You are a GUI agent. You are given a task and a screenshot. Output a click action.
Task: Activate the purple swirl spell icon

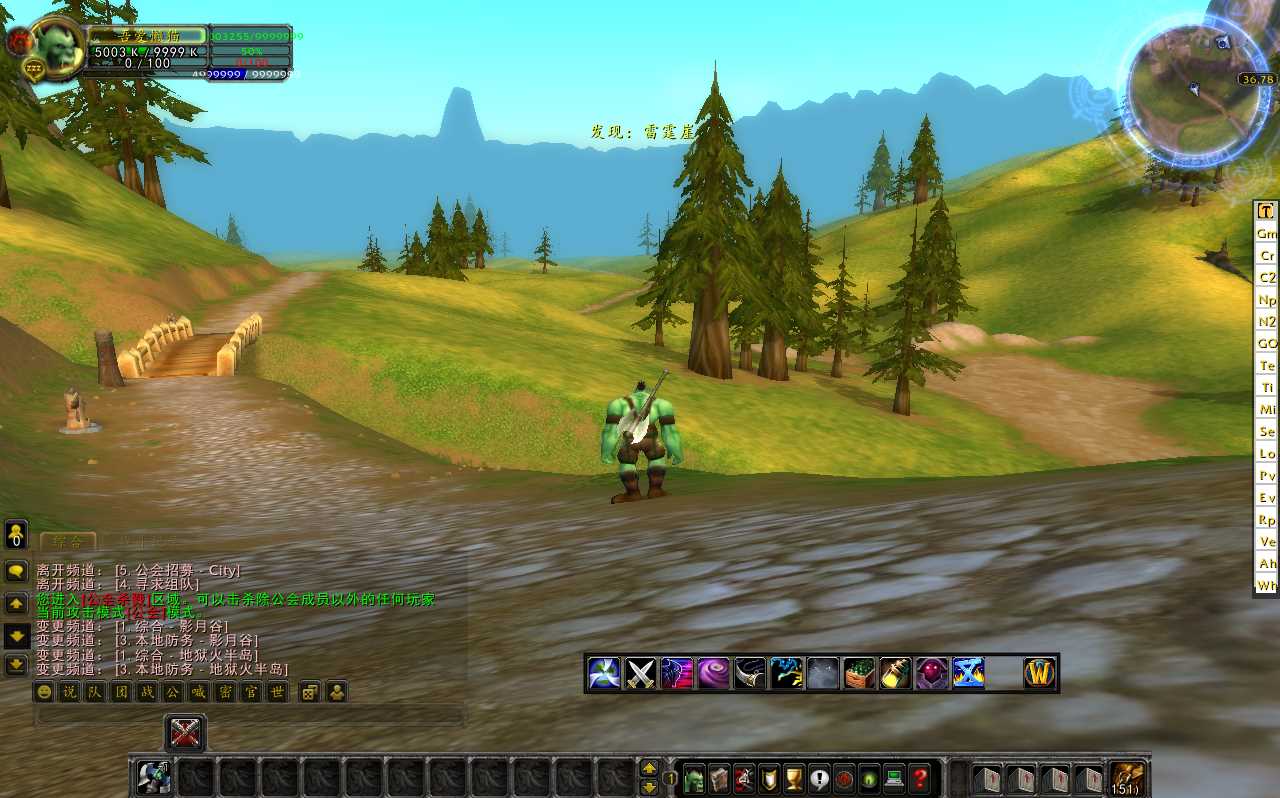[713, 673]
